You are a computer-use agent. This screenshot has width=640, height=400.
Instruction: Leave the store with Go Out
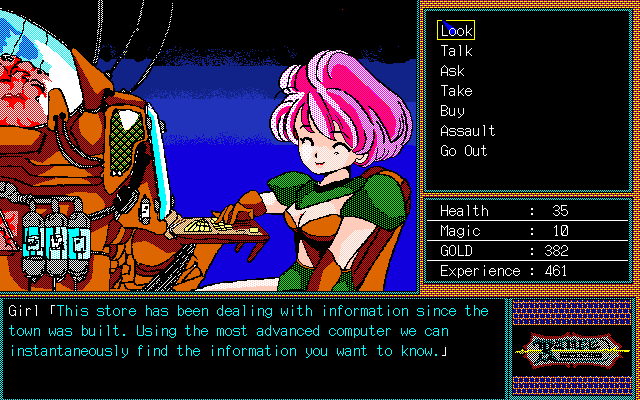[463, 151]
